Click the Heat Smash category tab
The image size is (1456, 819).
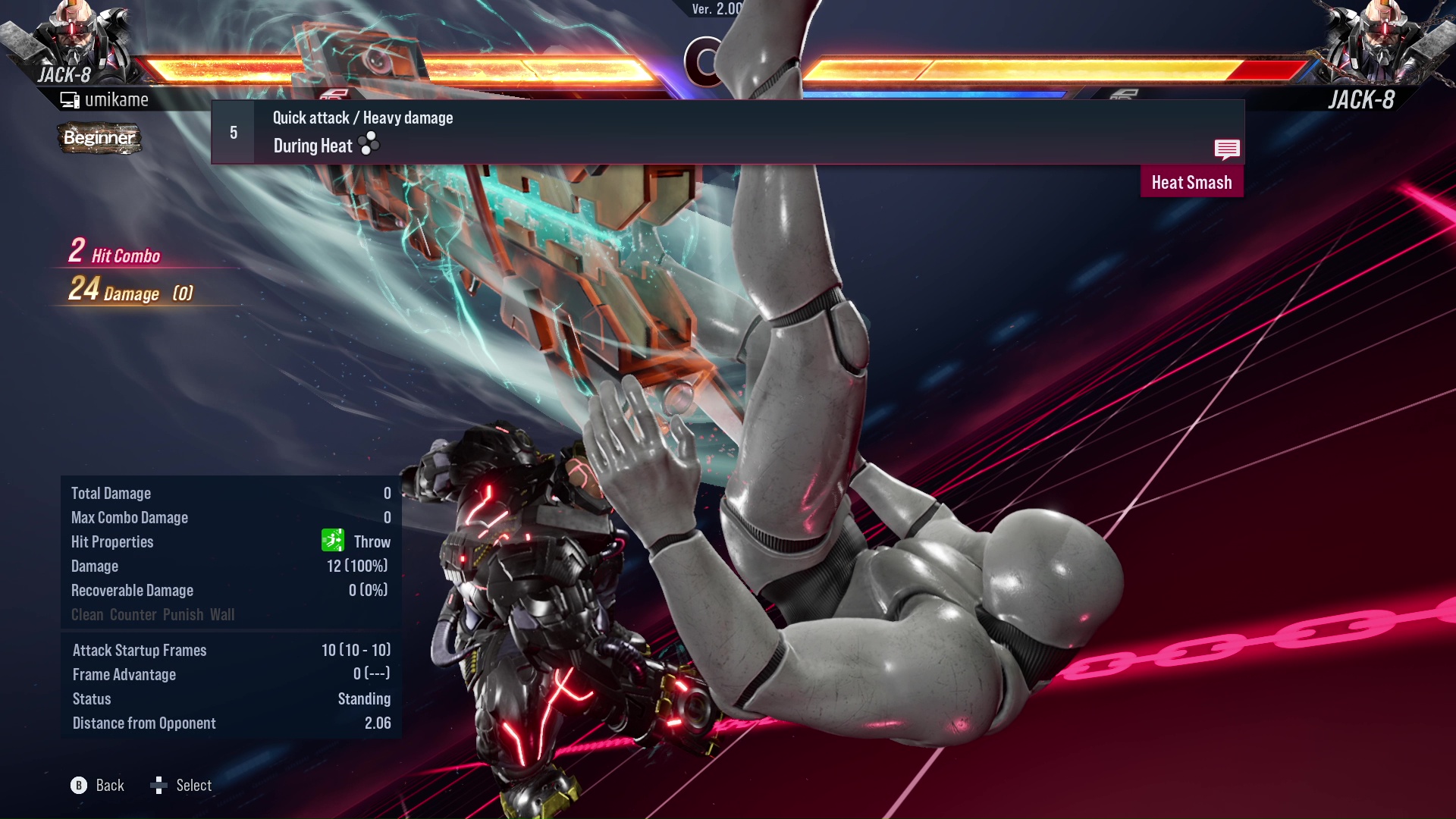(x=1191, y=182)
